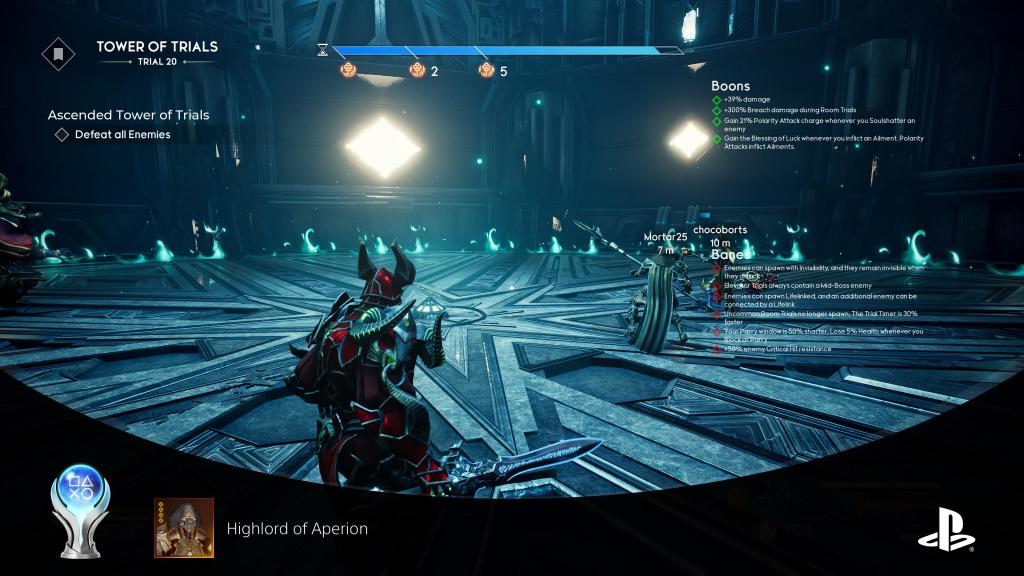1024x576 pixels.
Task: Click the Mortar25 player name tag
Action: pos(665,237)
